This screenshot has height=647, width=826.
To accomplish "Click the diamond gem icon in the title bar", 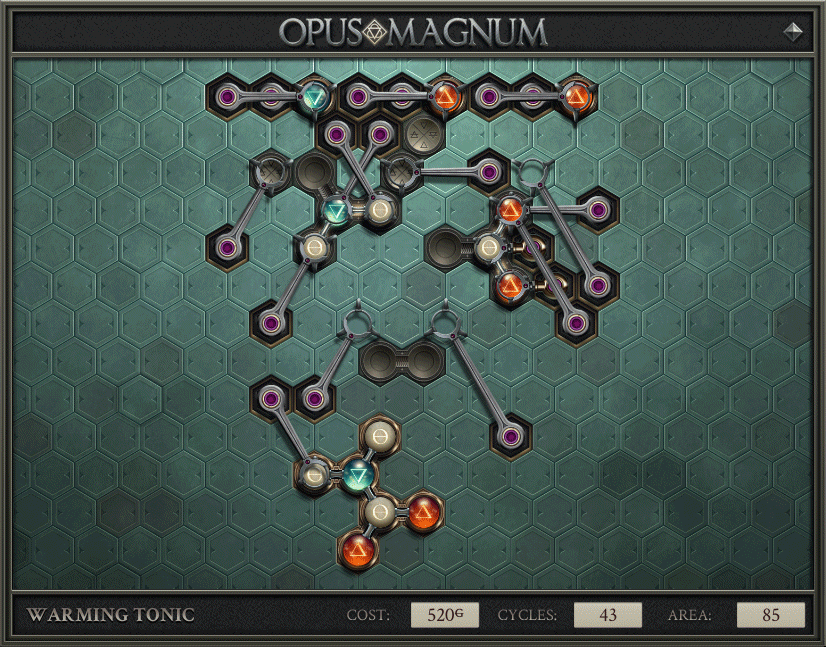I will click(794, 31).
